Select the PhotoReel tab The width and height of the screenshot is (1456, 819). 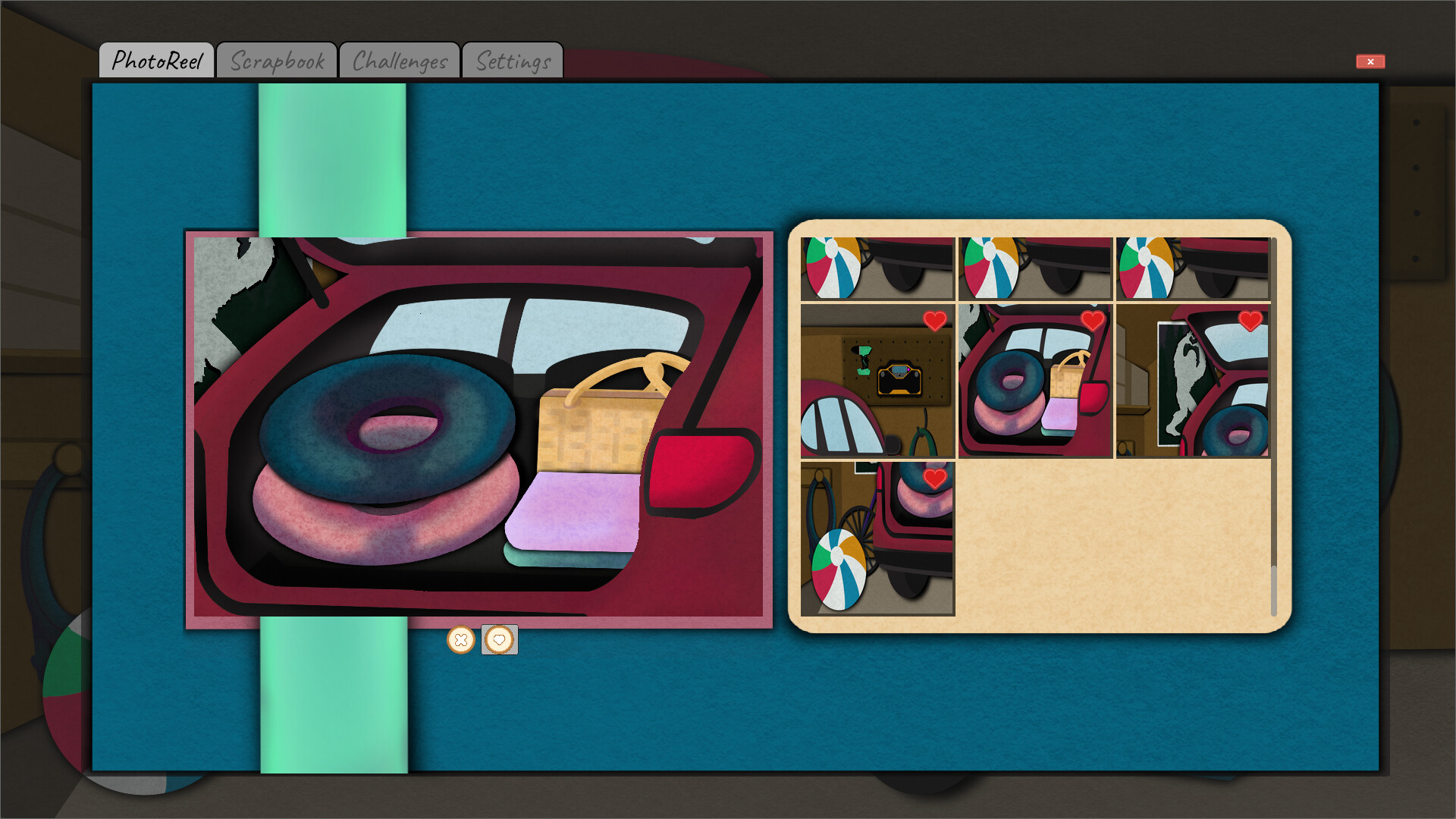coord(158,59)
